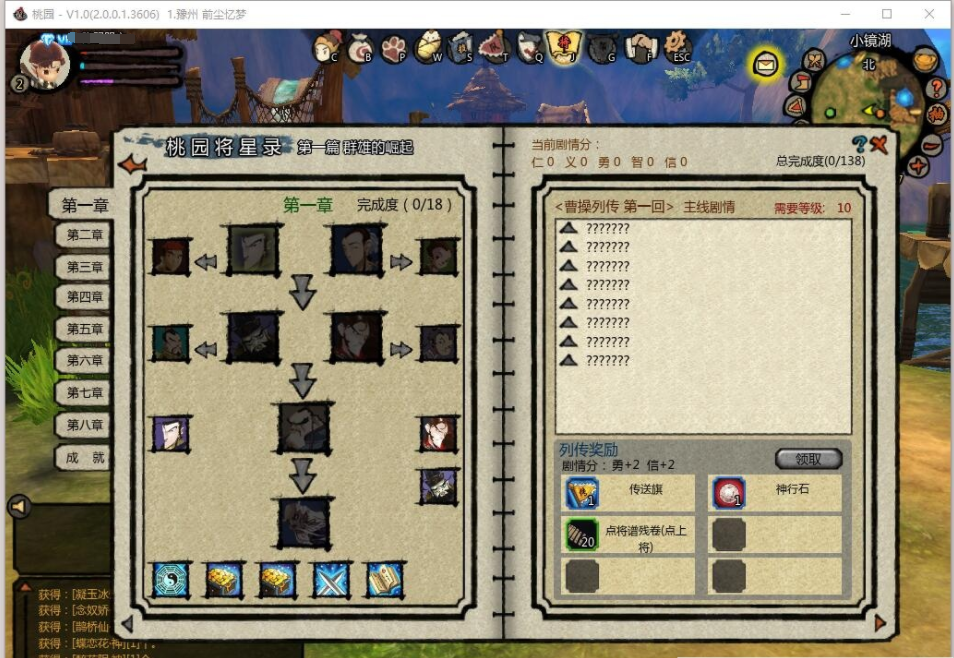
Task: Close the 桃园将星录 book window
Action: point(880,145)
